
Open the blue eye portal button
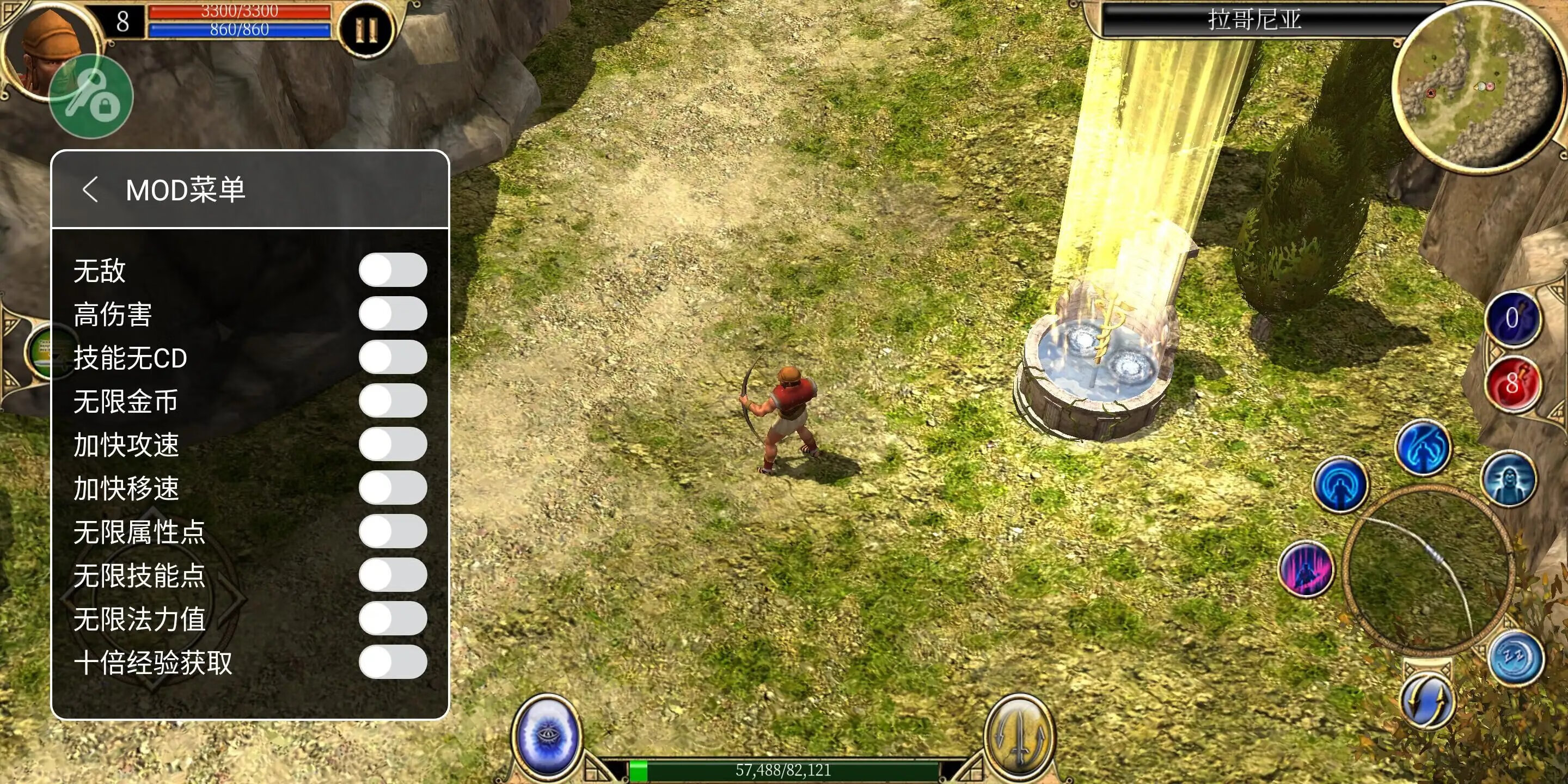pyautogui.click(x=547, y=734)
